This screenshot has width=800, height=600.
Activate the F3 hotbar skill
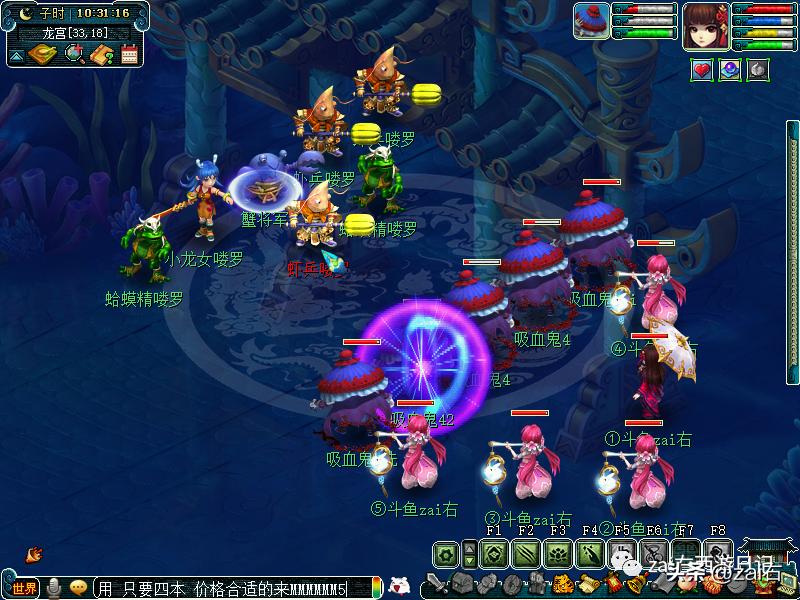coord(558,554)
